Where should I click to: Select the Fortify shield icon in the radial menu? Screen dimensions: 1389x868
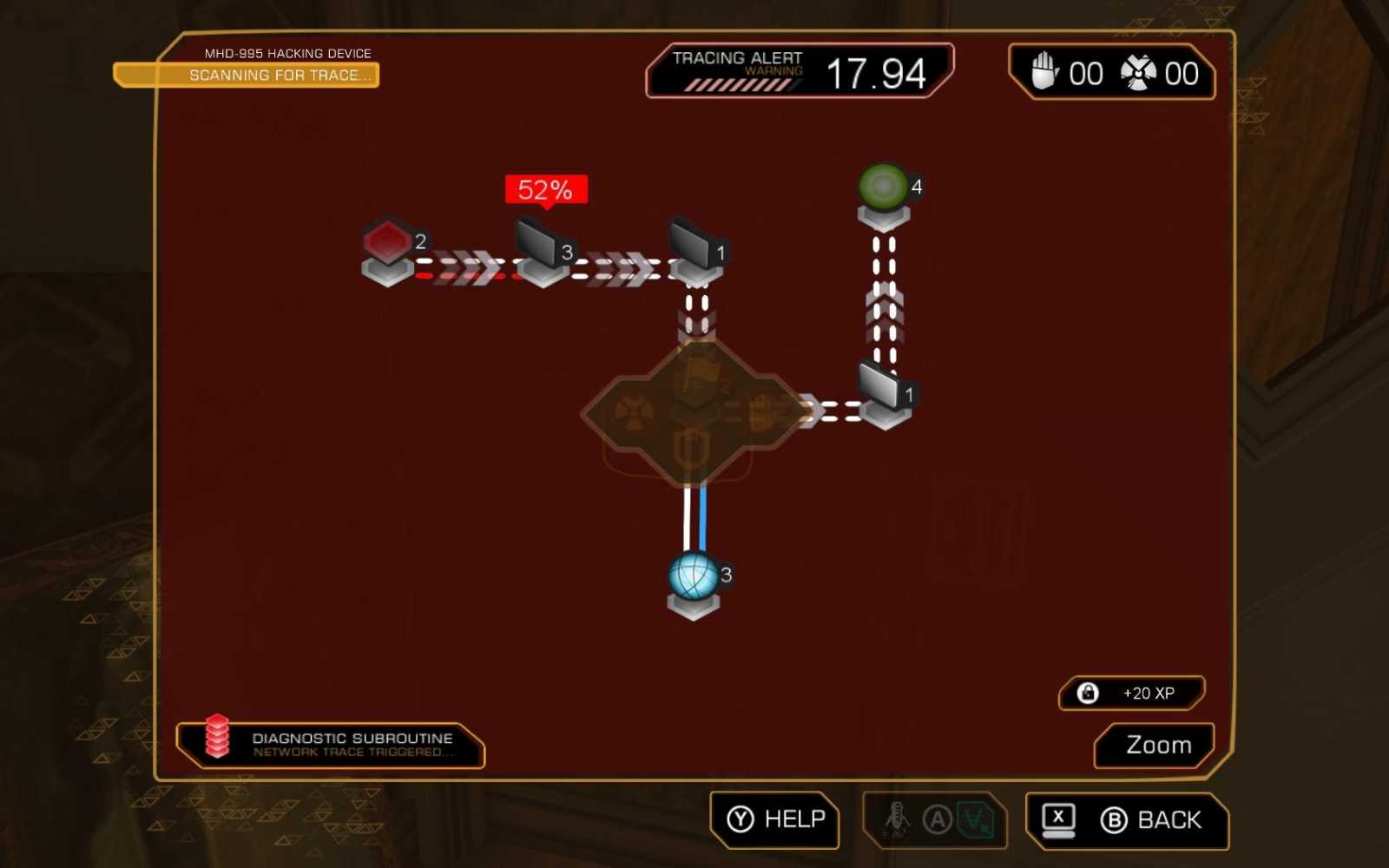click(690, 447)
